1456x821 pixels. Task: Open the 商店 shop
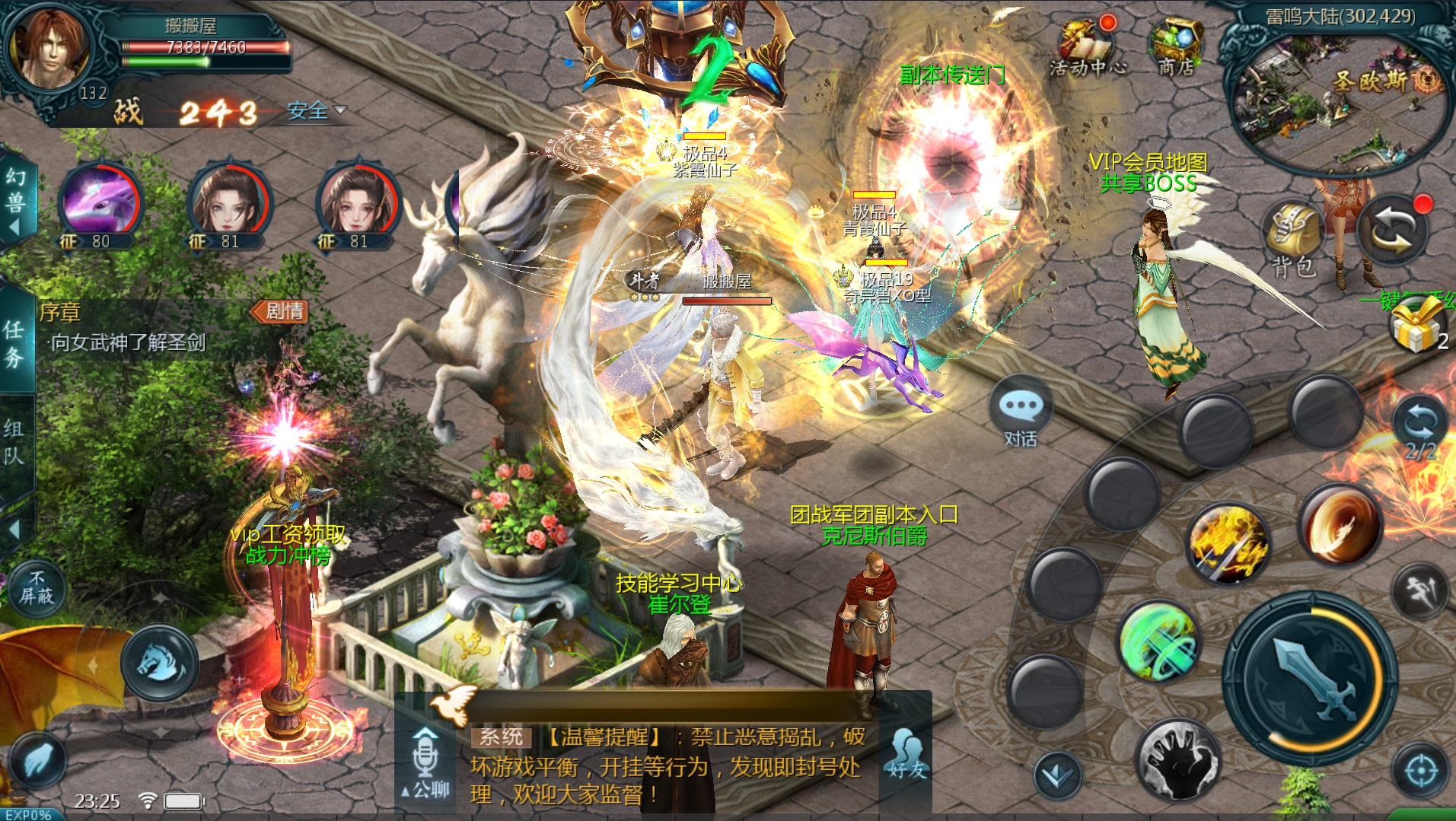point(1176,46)
